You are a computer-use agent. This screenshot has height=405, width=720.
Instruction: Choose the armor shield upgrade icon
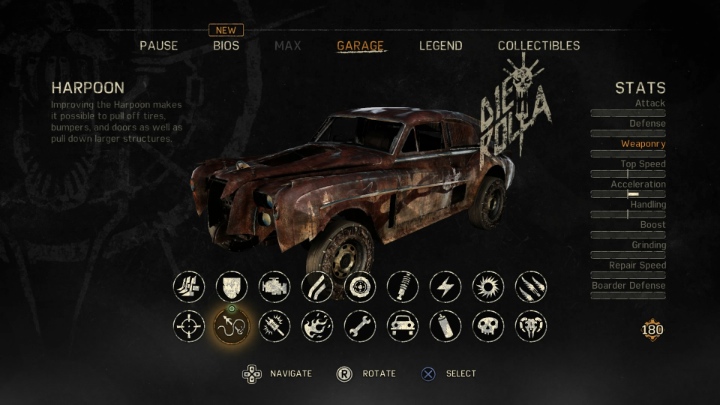click(231, 286)
